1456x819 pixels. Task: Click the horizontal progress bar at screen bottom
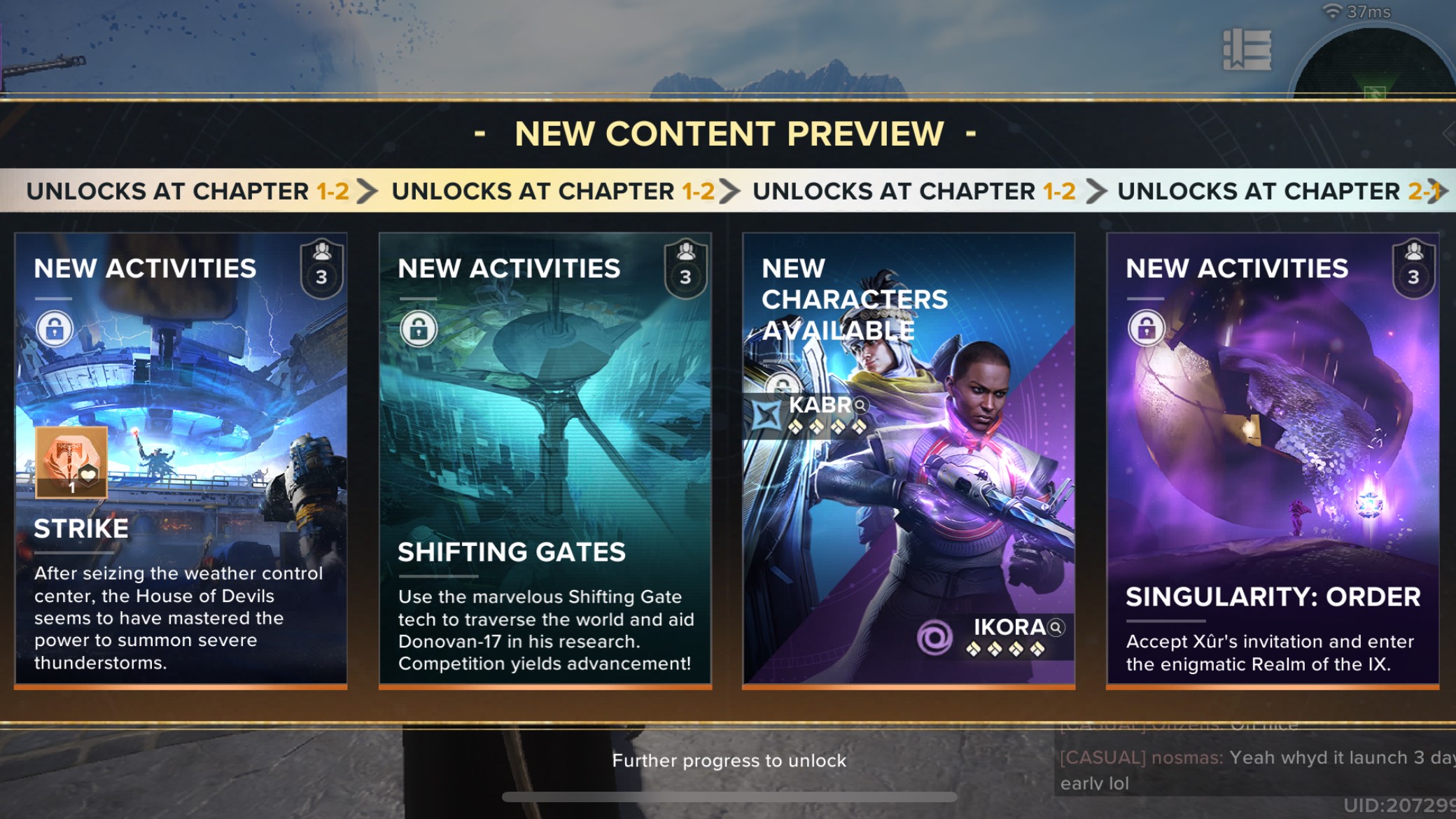point(728,797)
